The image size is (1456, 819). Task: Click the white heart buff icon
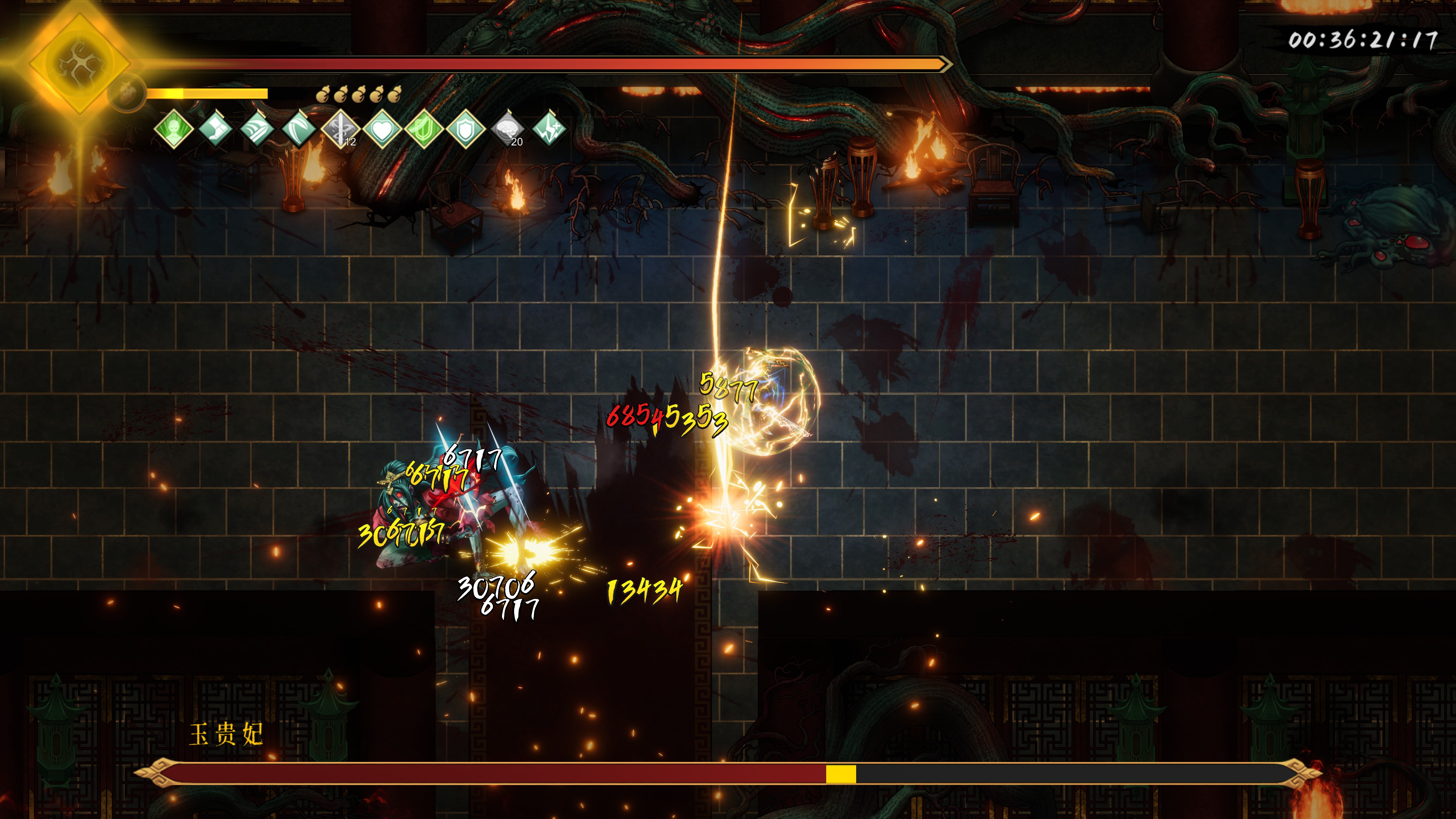click(382, 129)
